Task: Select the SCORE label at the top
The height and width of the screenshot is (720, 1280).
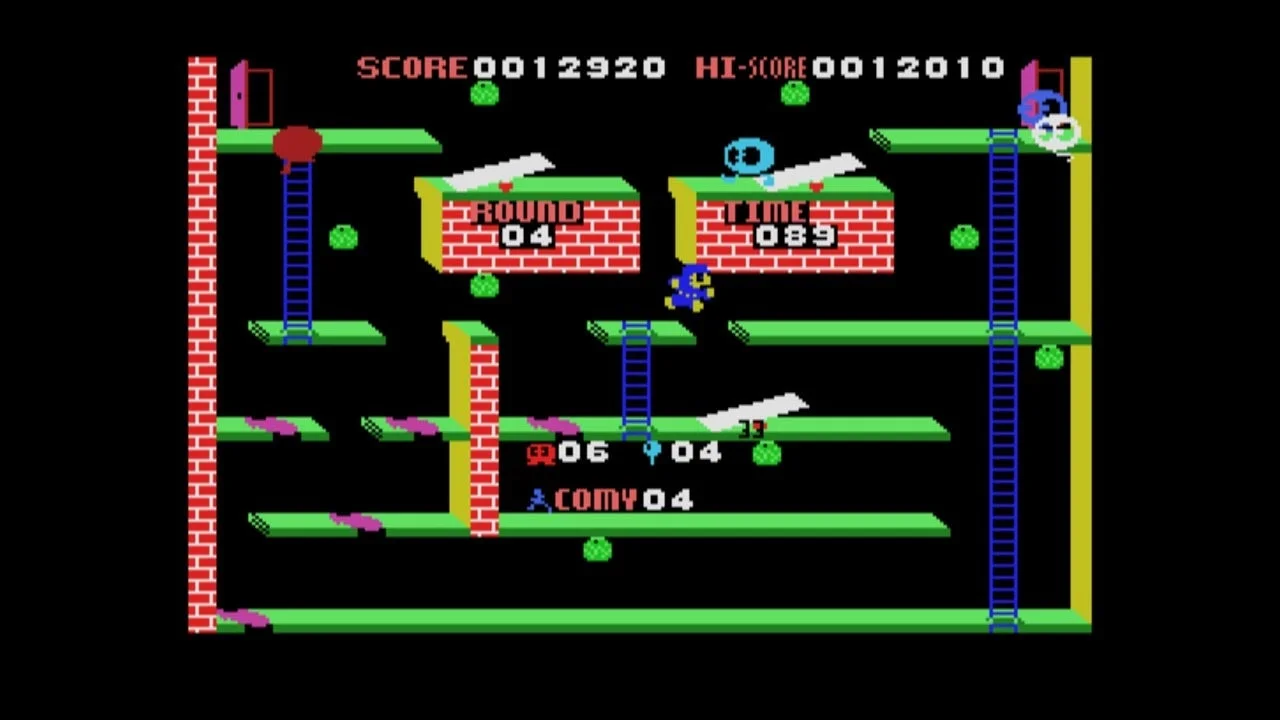Action: coord(410,68)
